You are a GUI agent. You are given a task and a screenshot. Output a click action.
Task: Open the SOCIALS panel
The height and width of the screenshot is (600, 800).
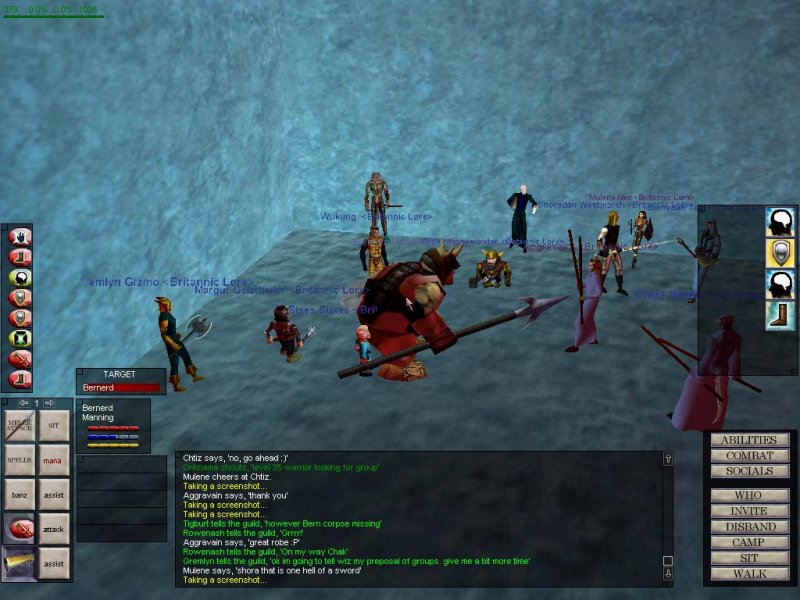coord(750,471)
